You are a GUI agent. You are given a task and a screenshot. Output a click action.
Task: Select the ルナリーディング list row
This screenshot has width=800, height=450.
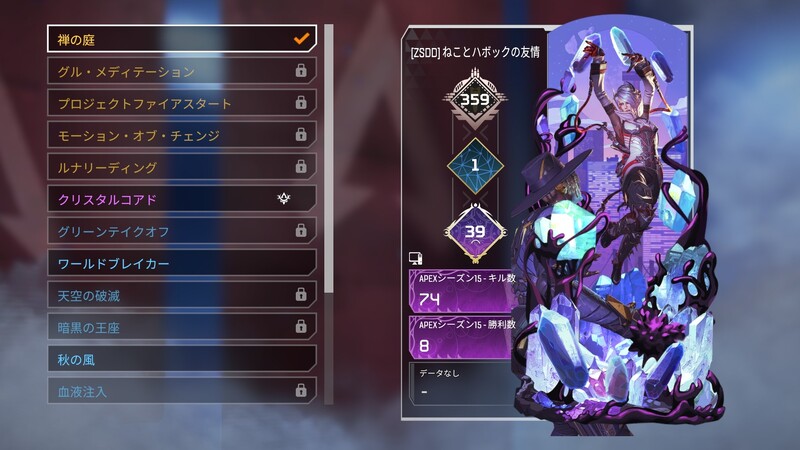[x=181, y=167]
